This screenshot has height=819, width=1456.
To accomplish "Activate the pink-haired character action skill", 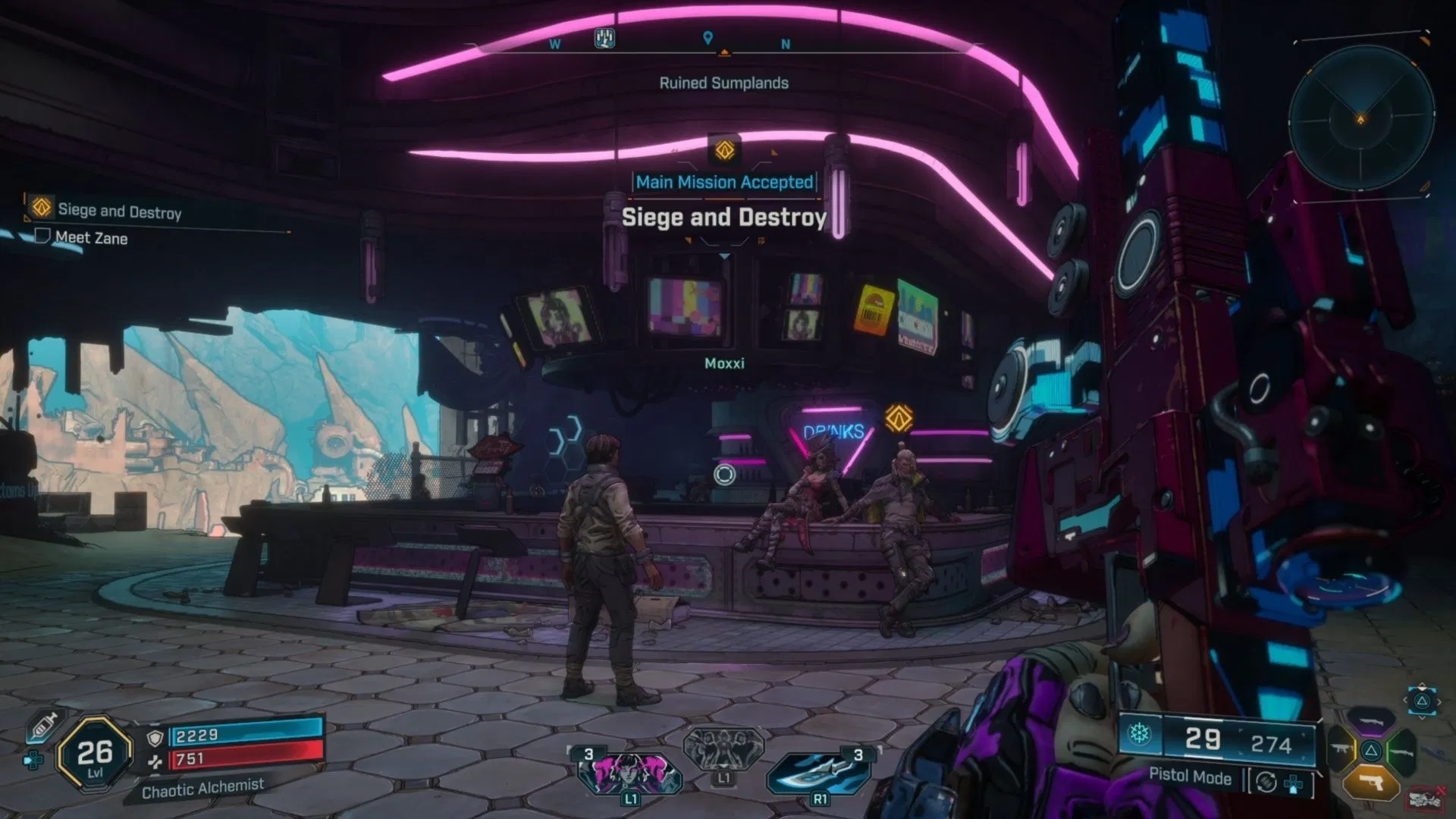I will [x=629, y=773].
